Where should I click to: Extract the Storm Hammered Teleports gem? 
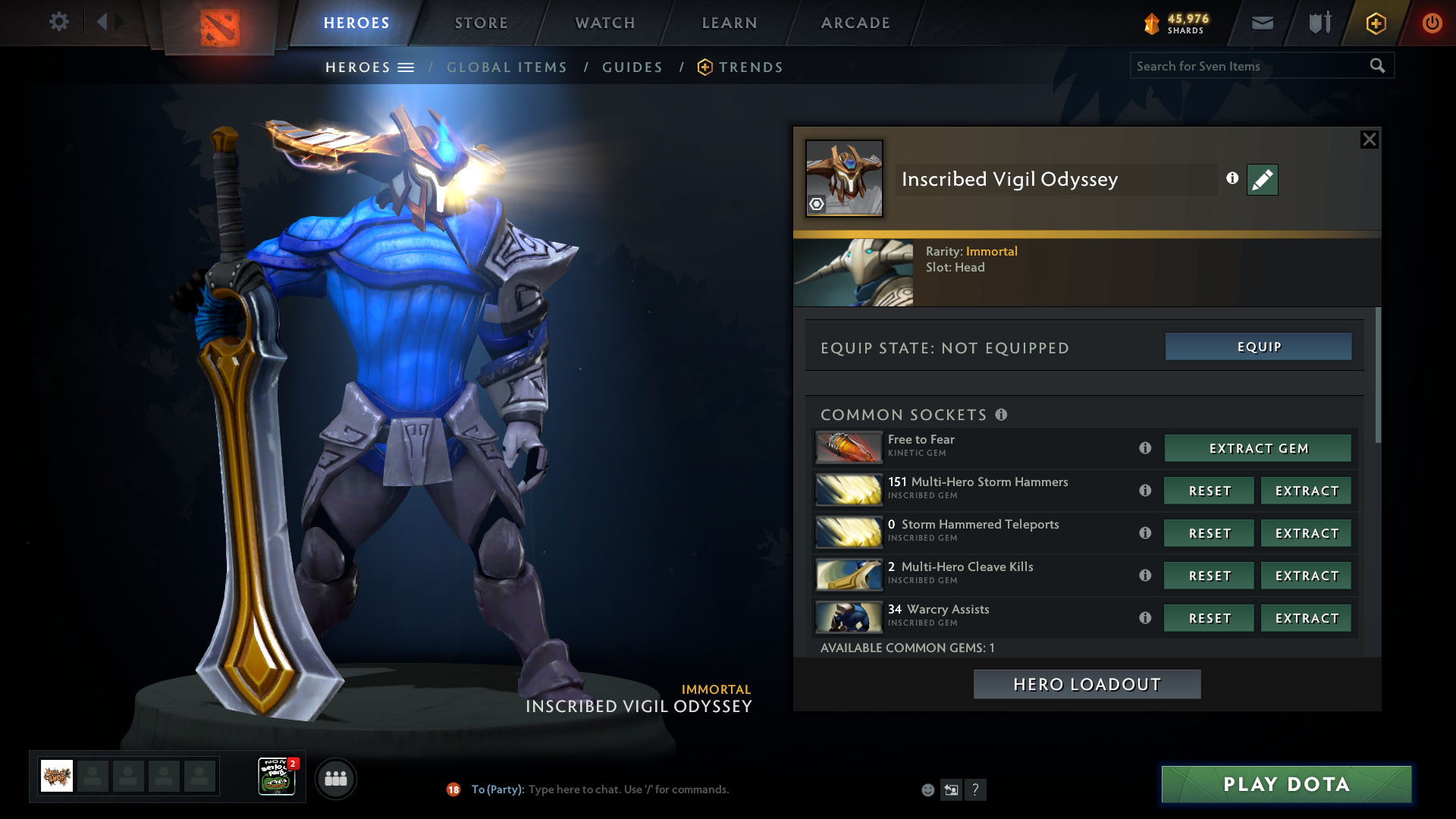pyautogui.click(x=1306, y=533)
